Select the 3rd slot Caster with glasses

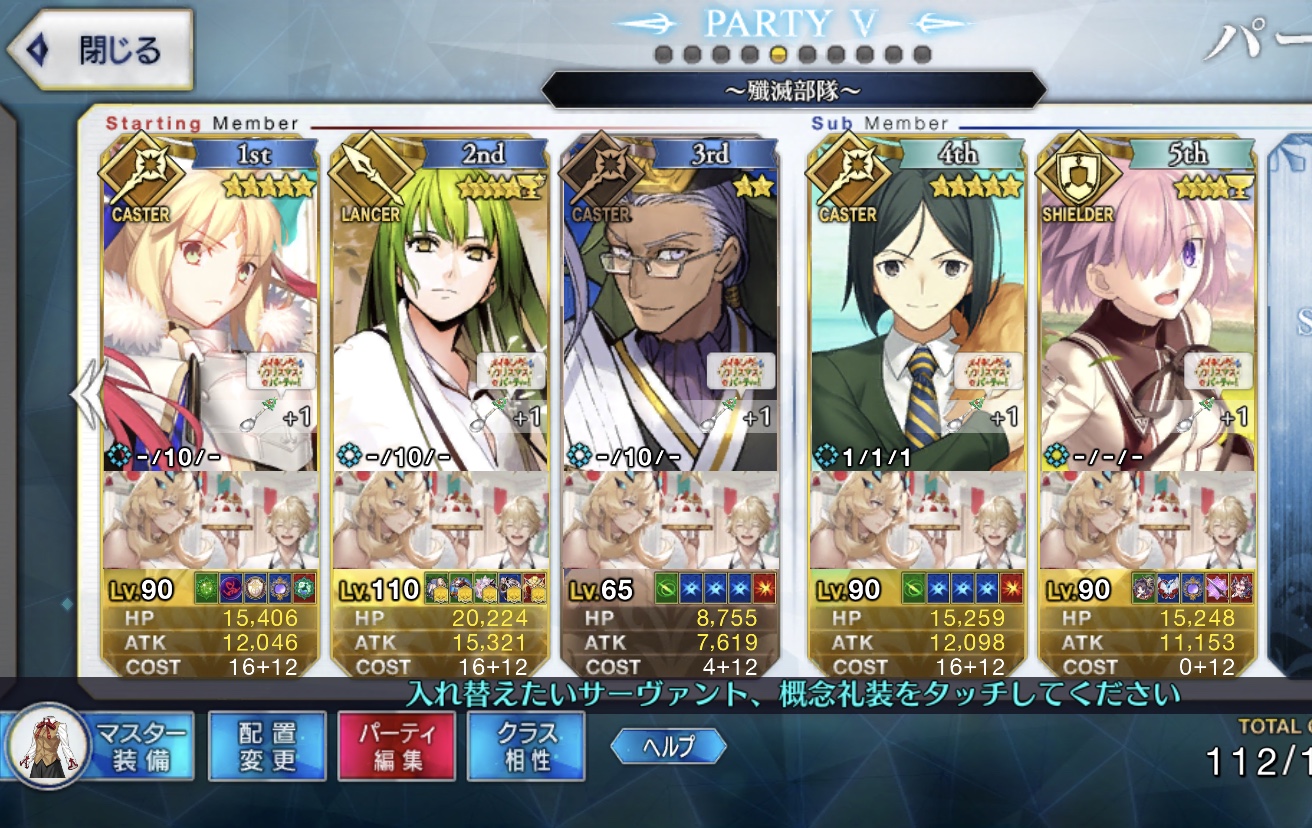(670, 310)
